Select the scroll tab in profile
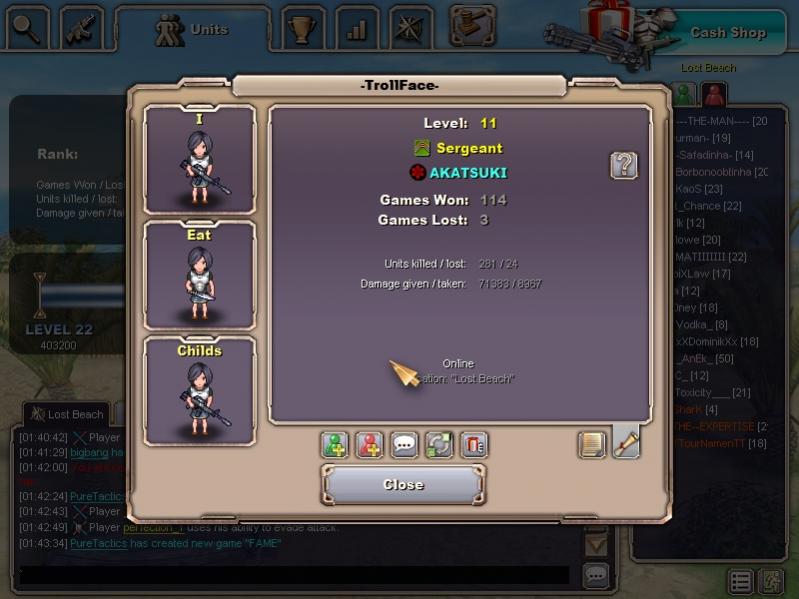Image resolution: width=799 pixels, height=599 pixels. [626, 443]
